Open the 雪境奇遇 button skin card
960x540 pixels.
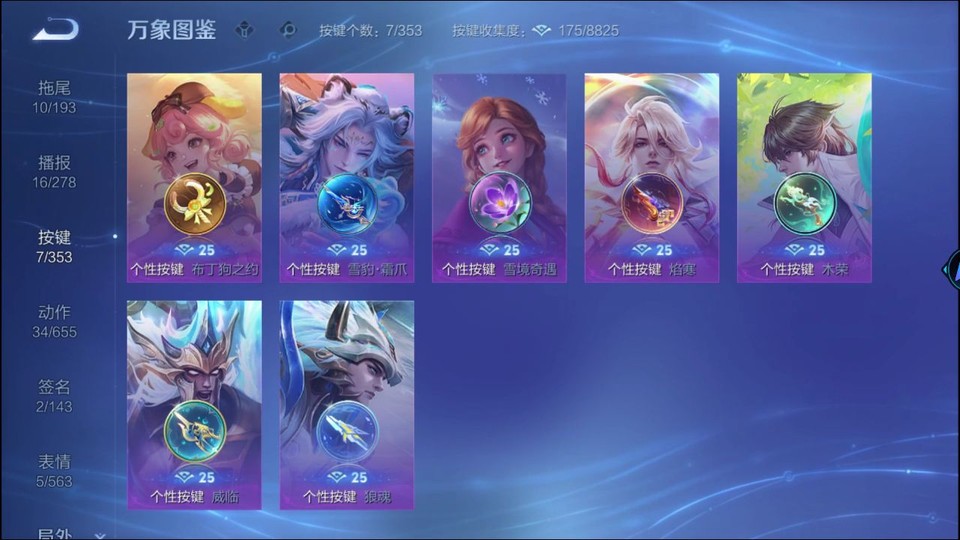pyautogui.click(x=499, y=177)
